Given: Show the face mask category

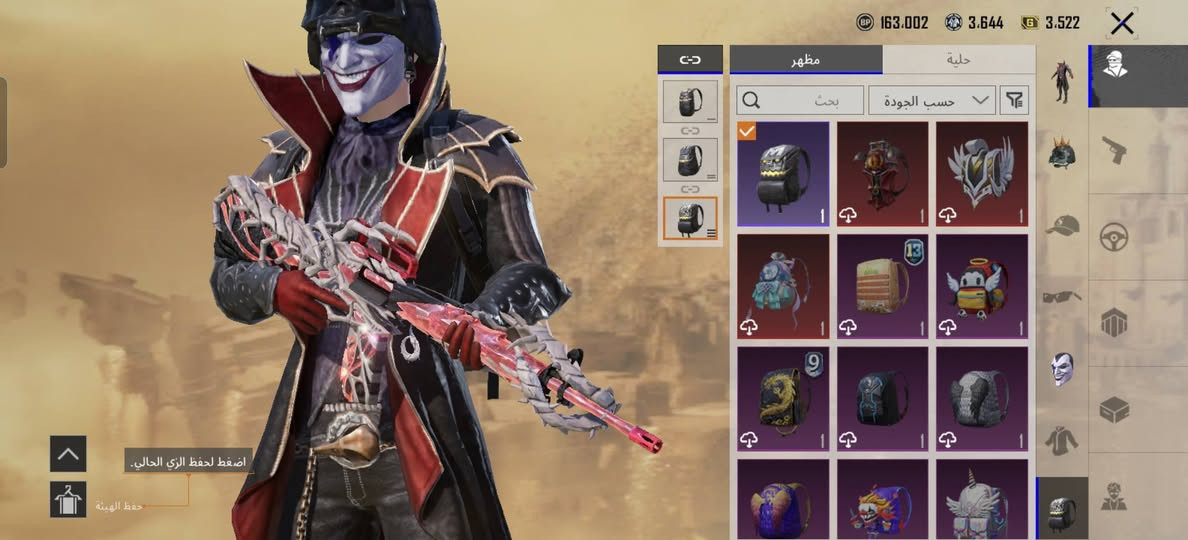Looking at the screenshot, I should [x=1061, y=368].
